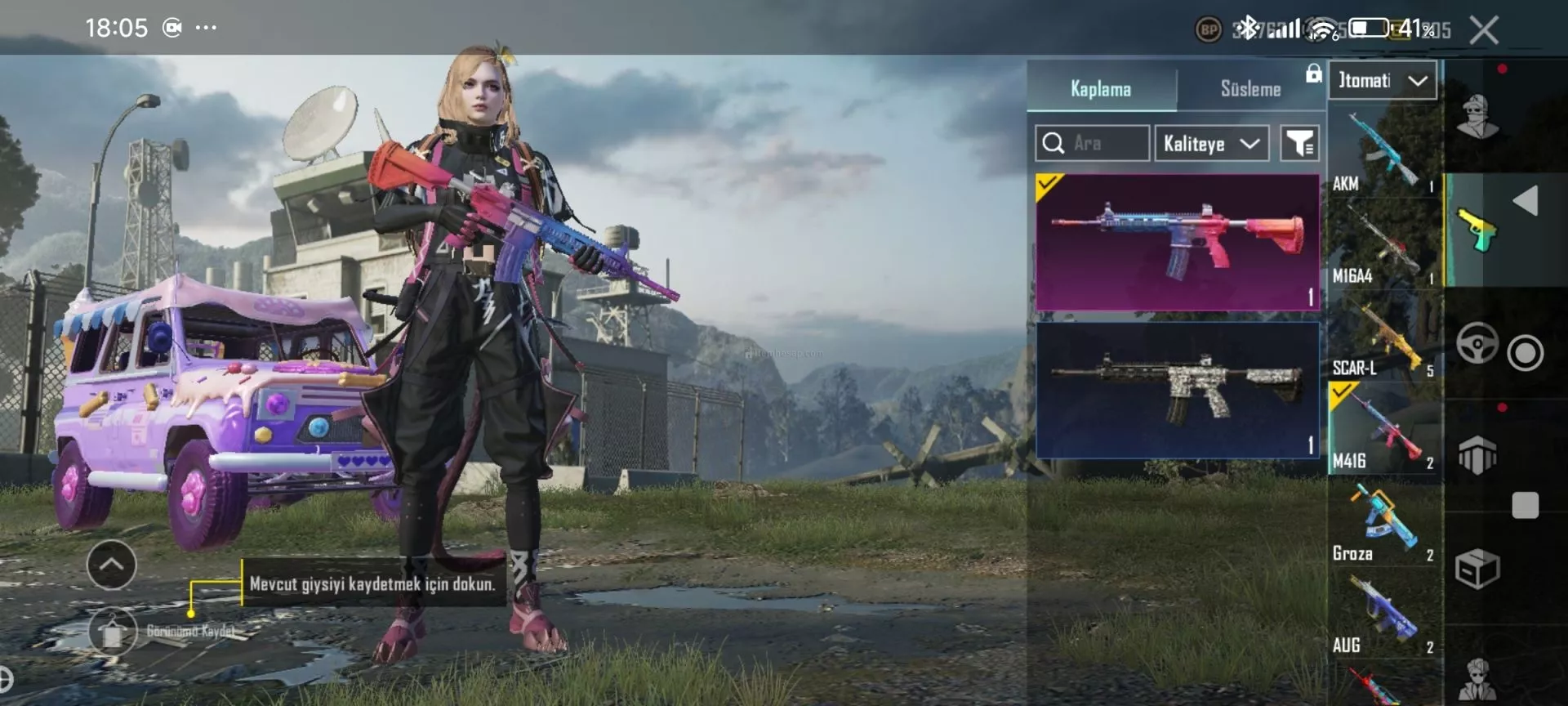Viewport: 1568px width, 706px height.
Task: Click the Ara search field
Action: click(x=1092, y=144)
